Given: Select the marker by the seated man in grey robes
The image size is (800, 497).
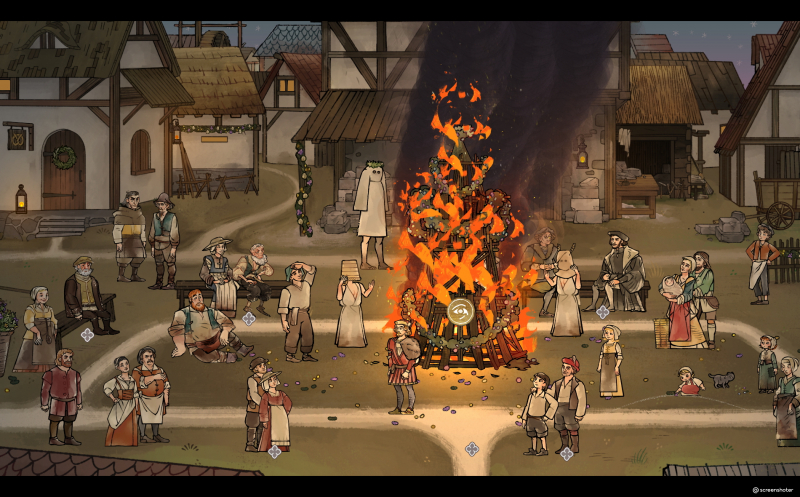Looking at the screenshot, I should pyautogui.click(x=602, y=312).
